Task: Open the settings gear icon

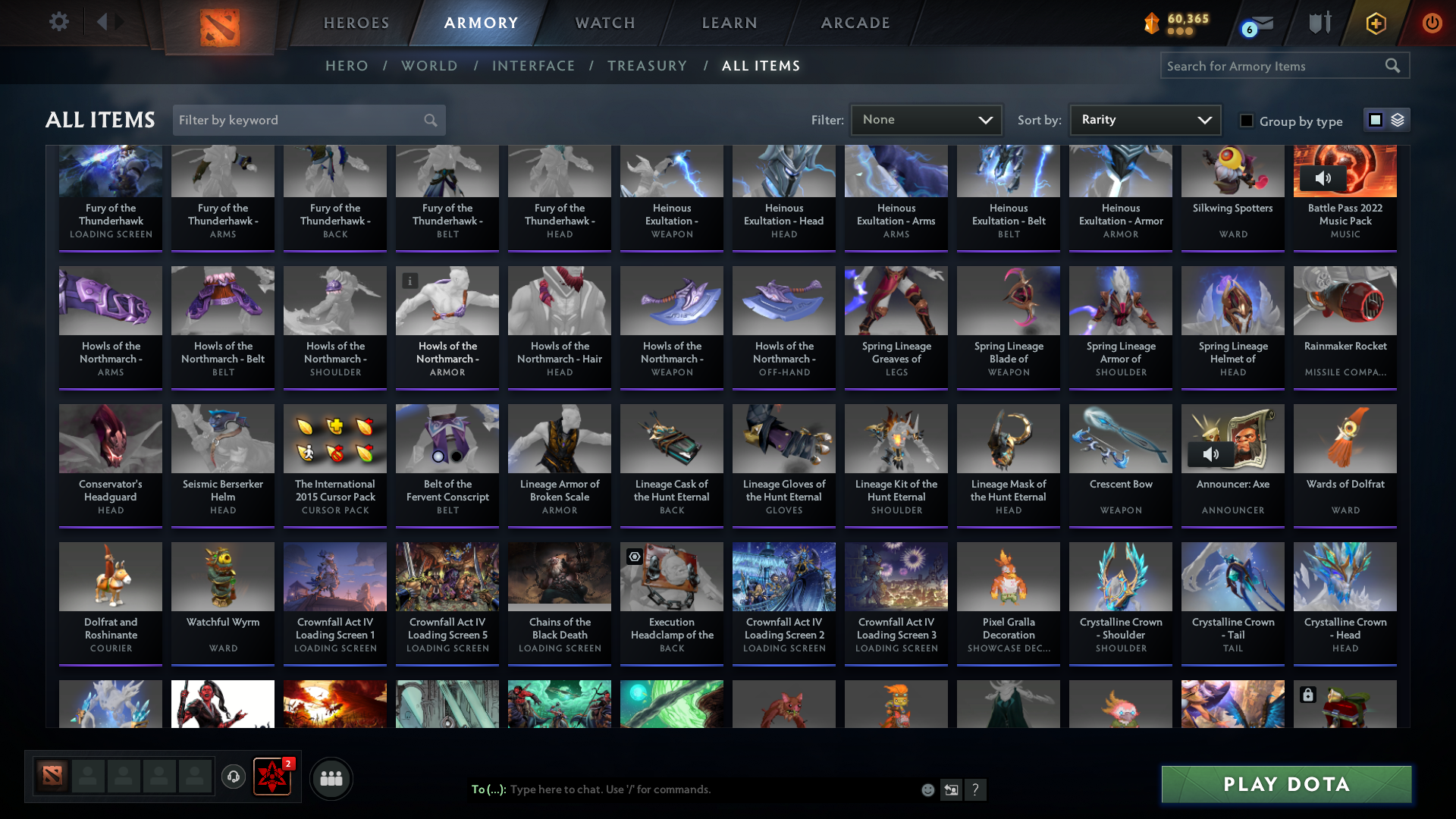Action: [x=59, y=22]
